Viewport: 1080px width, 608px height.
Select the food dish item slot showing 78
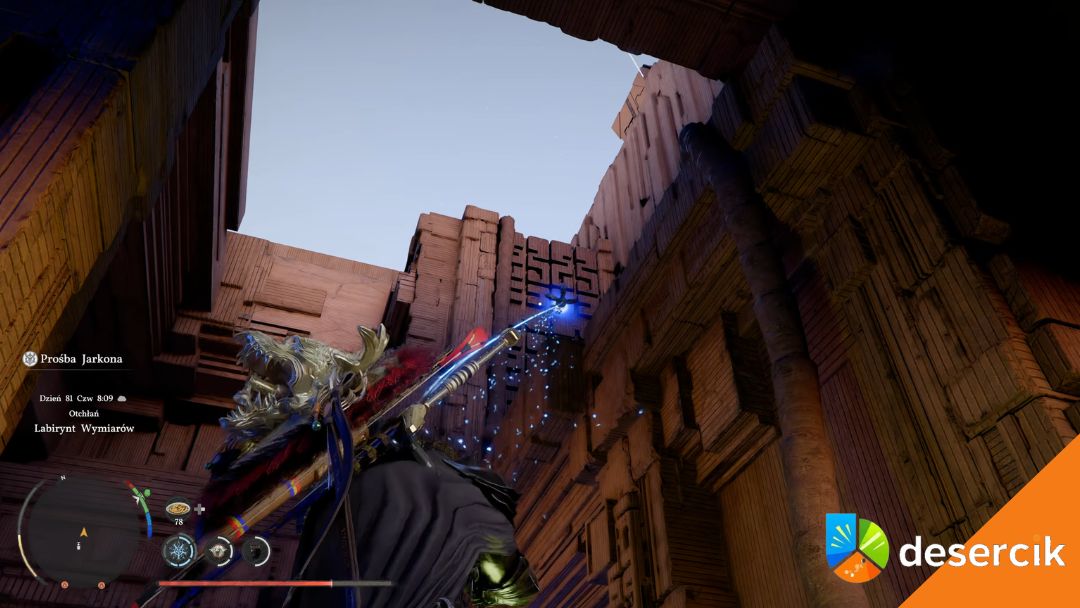(179, 508)
